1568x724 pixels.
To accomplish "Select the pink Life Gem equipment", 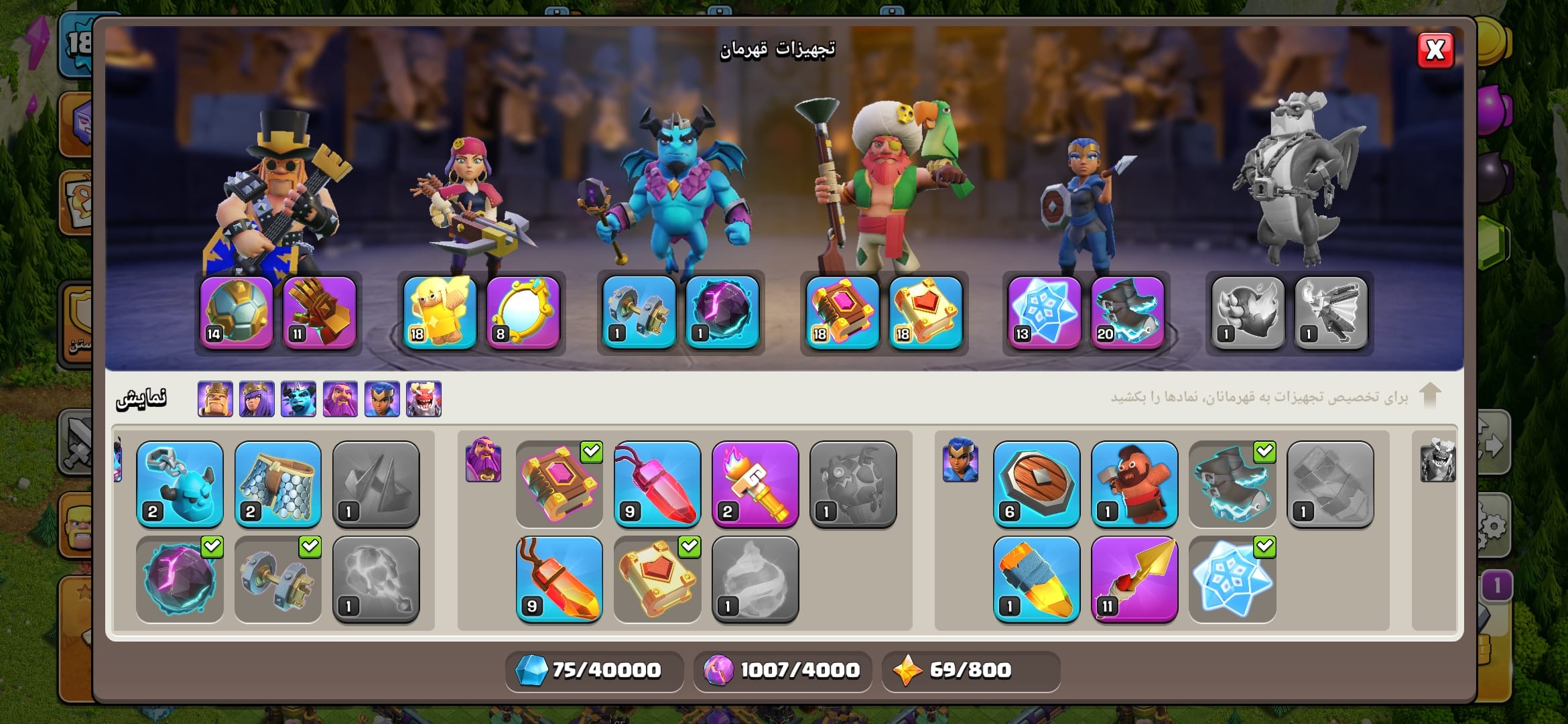I will point(657,483).
